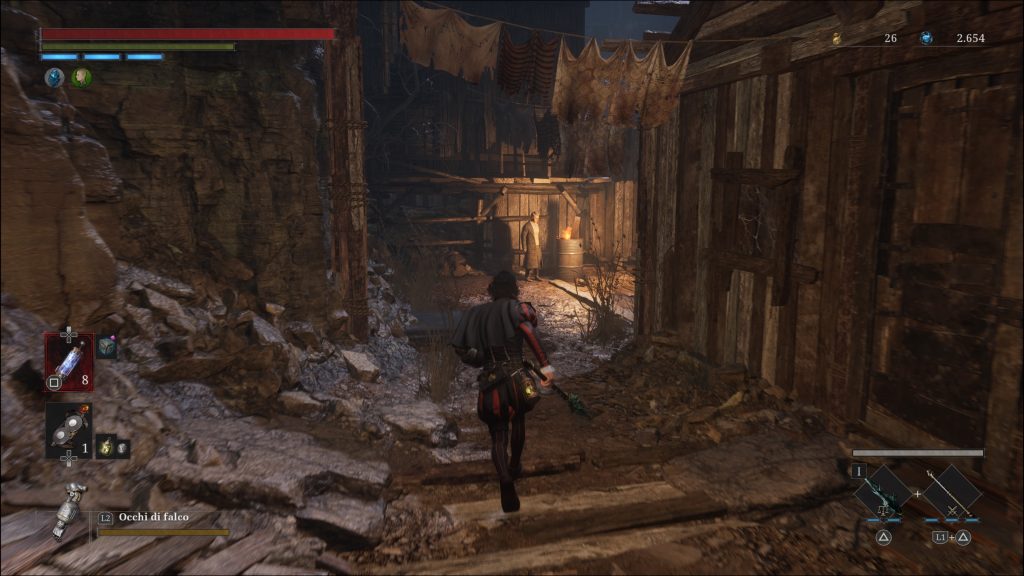Select the Pulse Cell belt slot
The image size is (1024, 576).
click(x=68, y=361)
